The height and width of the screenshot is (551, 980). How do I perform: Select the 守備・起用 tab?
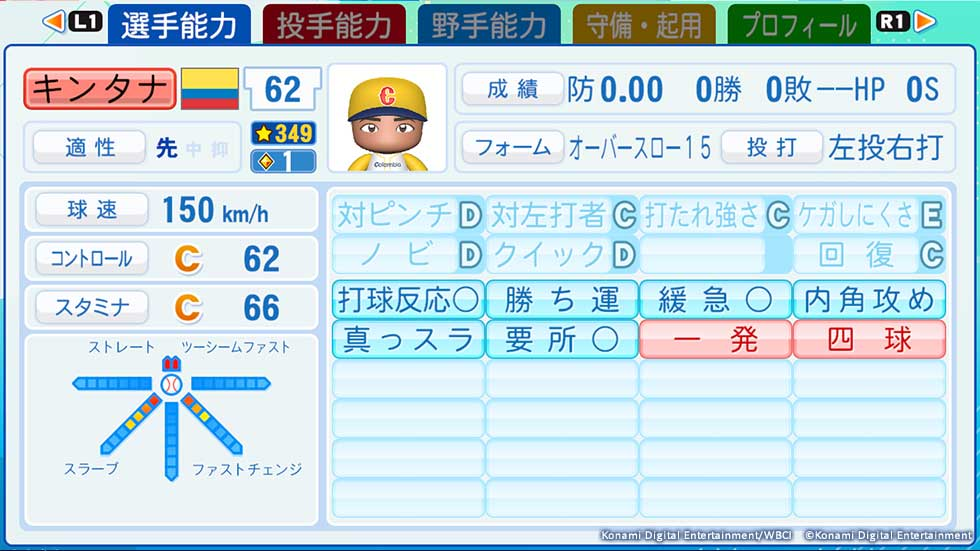click(644, 24)
